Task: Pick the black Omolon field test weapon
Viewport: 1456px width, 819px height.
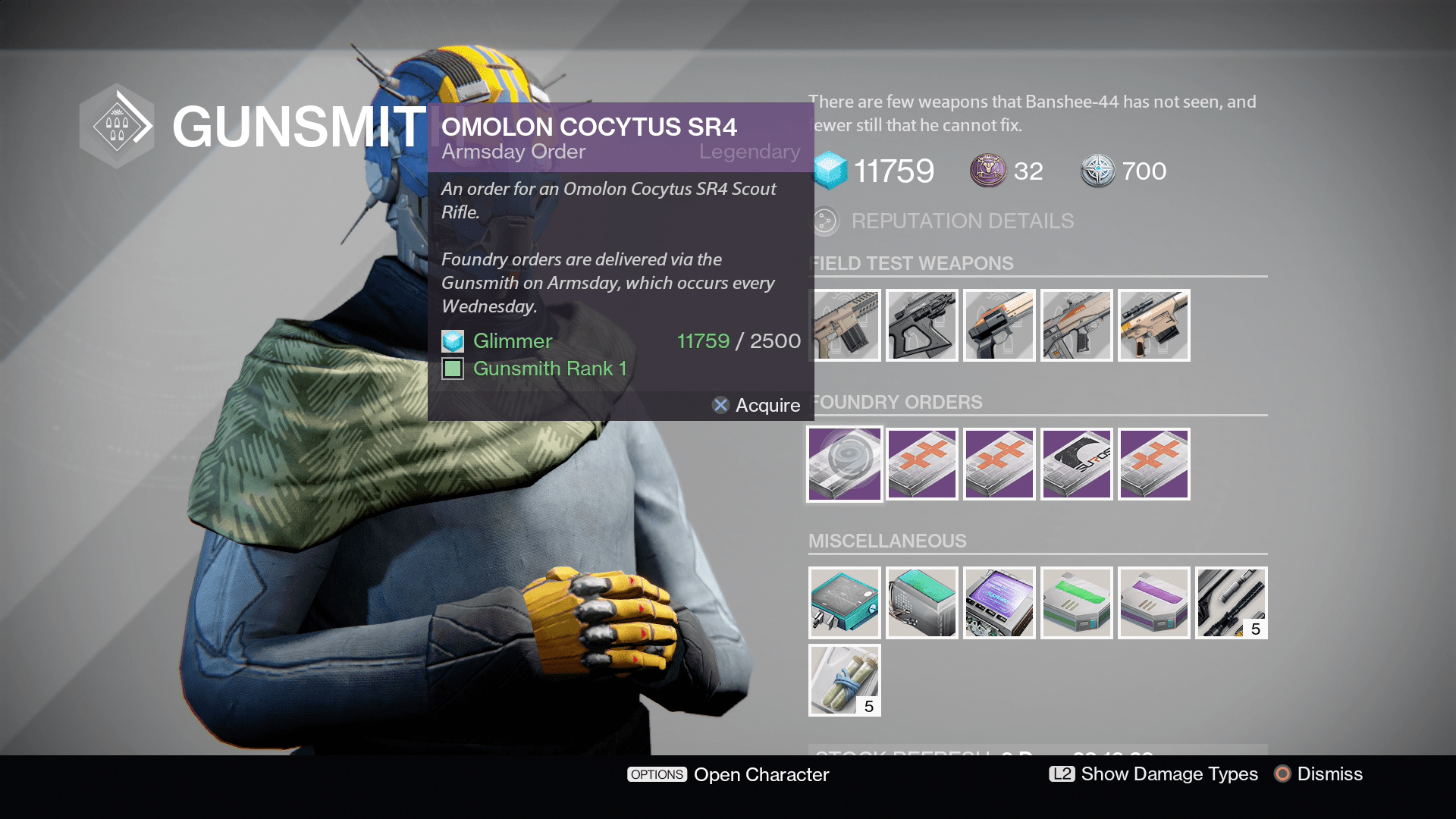Action: [921, 325]
